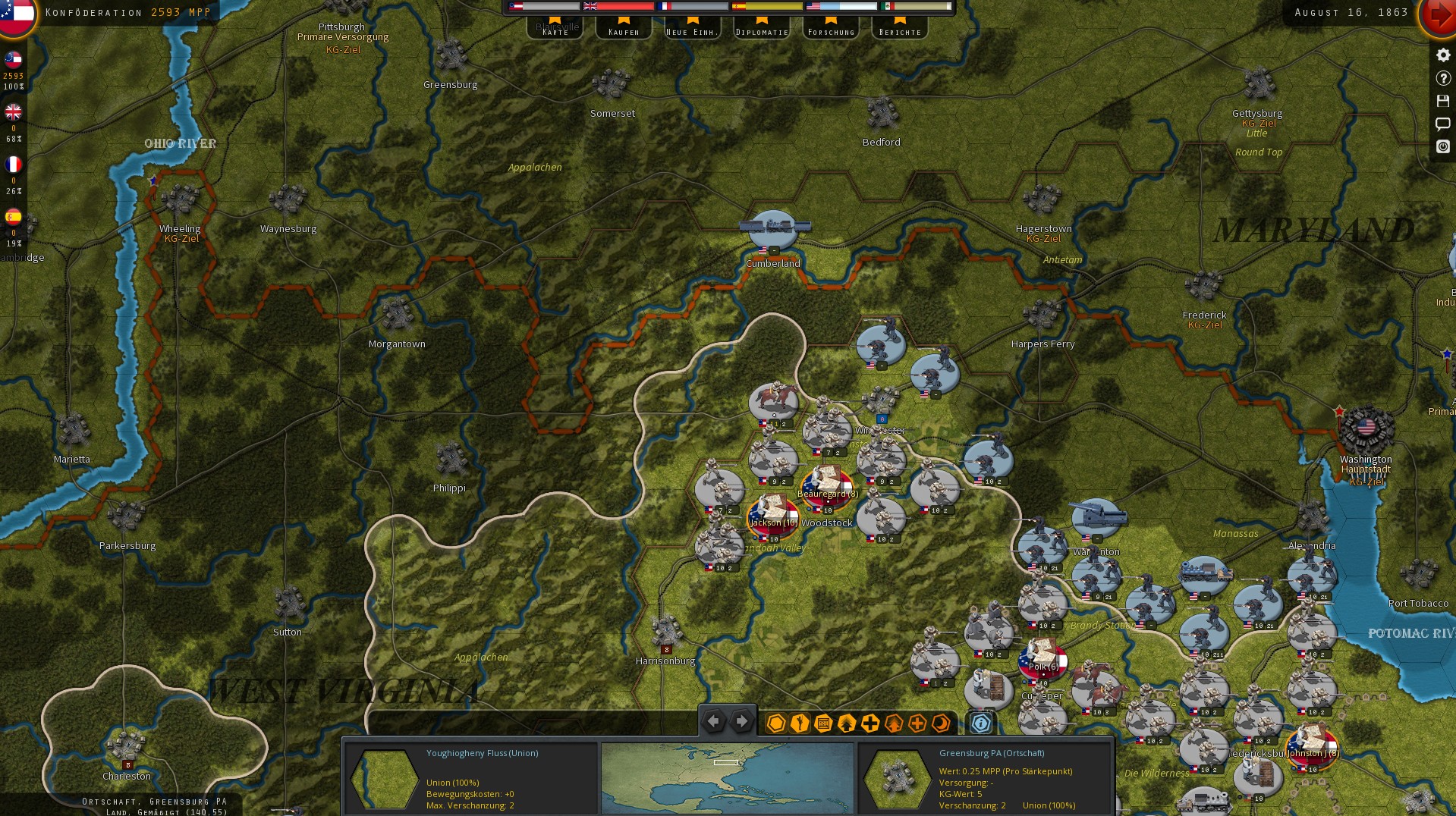Open chat via the speech bubble icon
This screenshot has width=1456, height=816.
click(x=1442, y=124)
